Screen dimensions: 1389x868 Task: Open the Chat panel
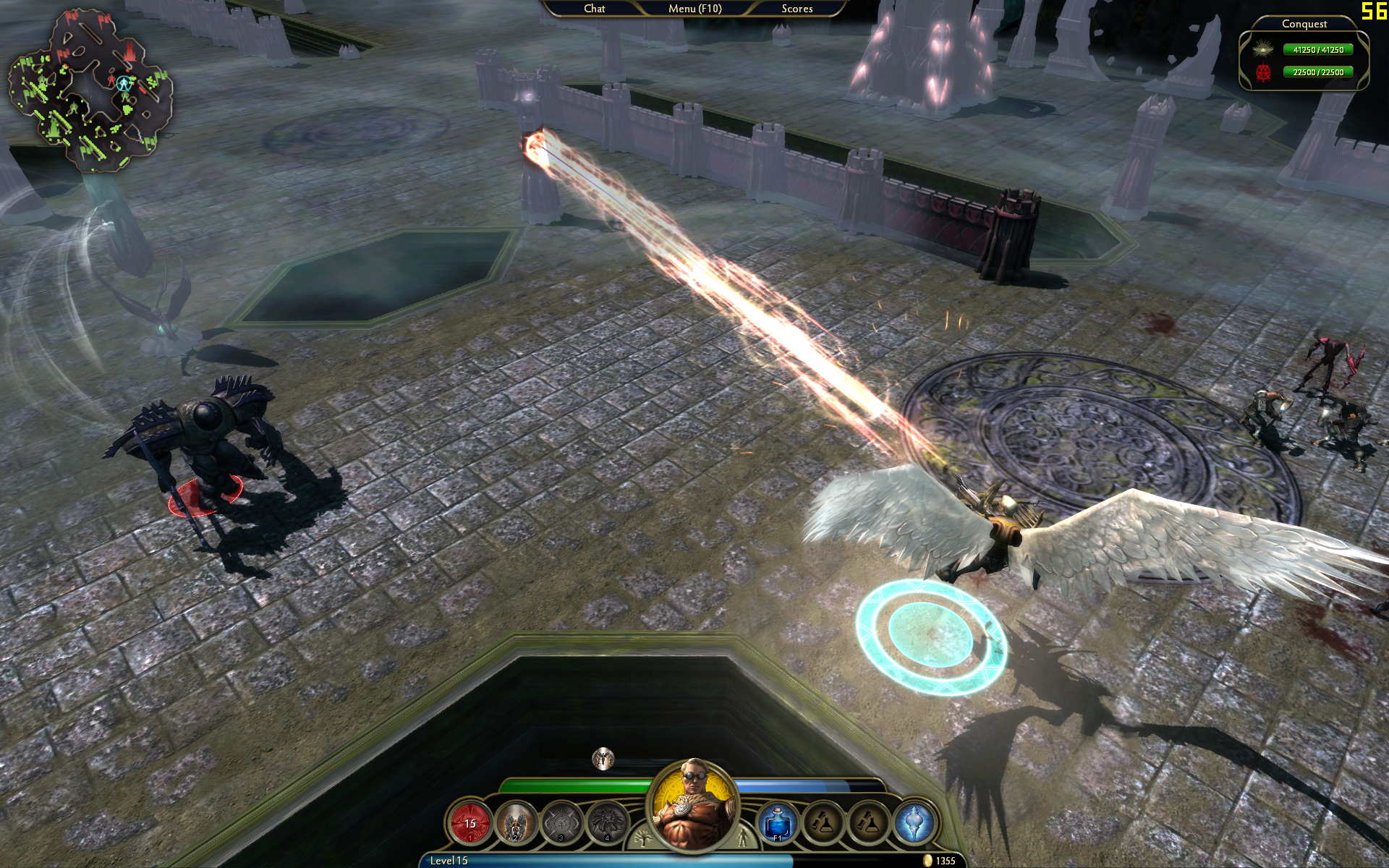(x=594, y=9)
